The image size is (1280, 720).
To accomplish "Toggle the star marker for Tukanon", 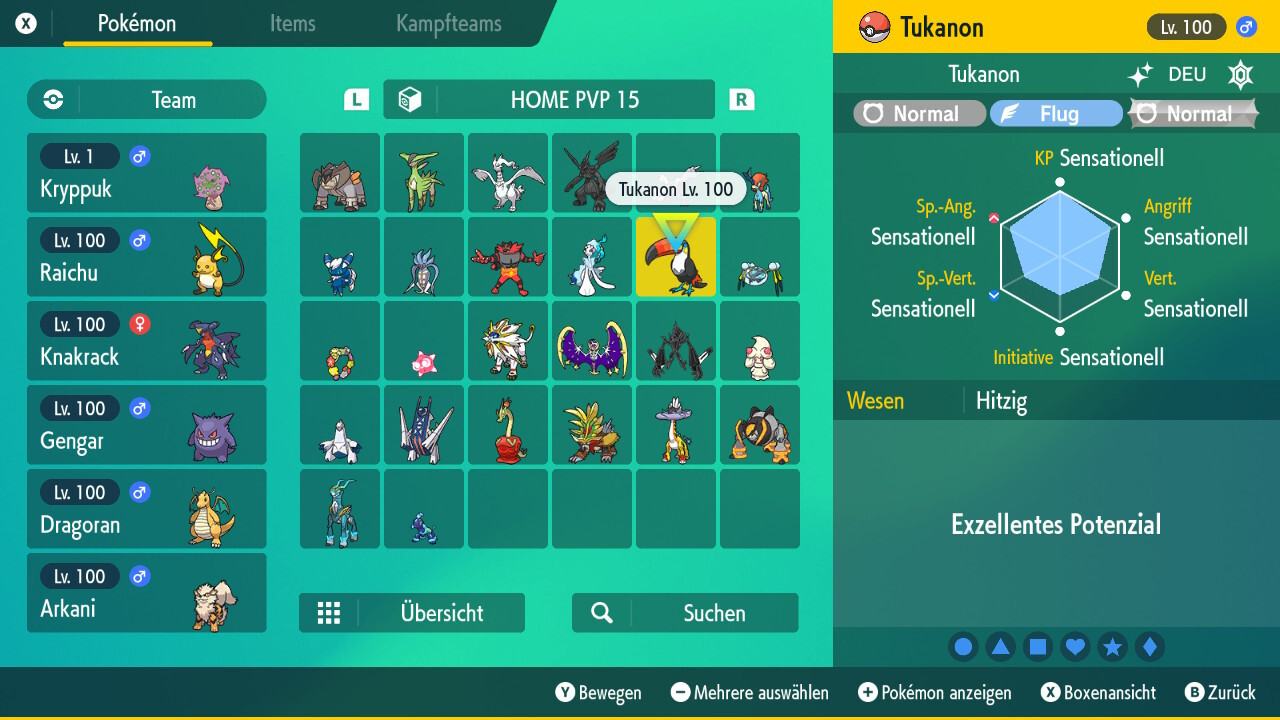I will click(x=1112, y=646).
